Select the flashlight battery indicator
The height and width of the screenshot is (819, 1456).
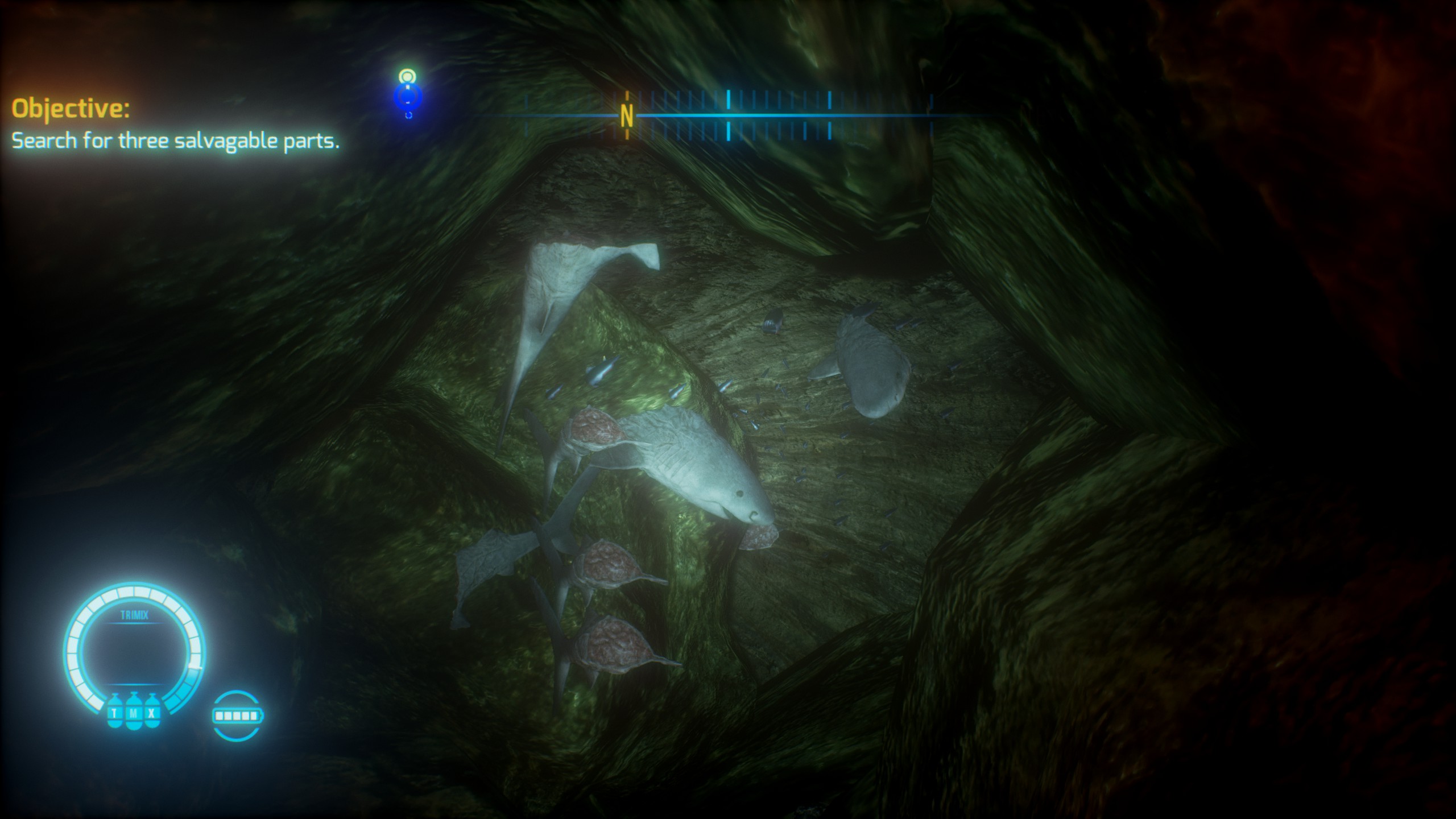[237, 715]
